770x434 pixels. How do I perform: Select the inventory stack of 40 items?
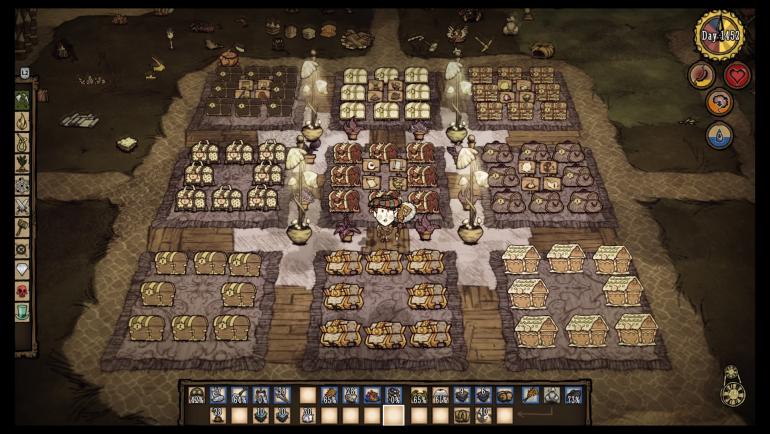(x=482, y=416)
